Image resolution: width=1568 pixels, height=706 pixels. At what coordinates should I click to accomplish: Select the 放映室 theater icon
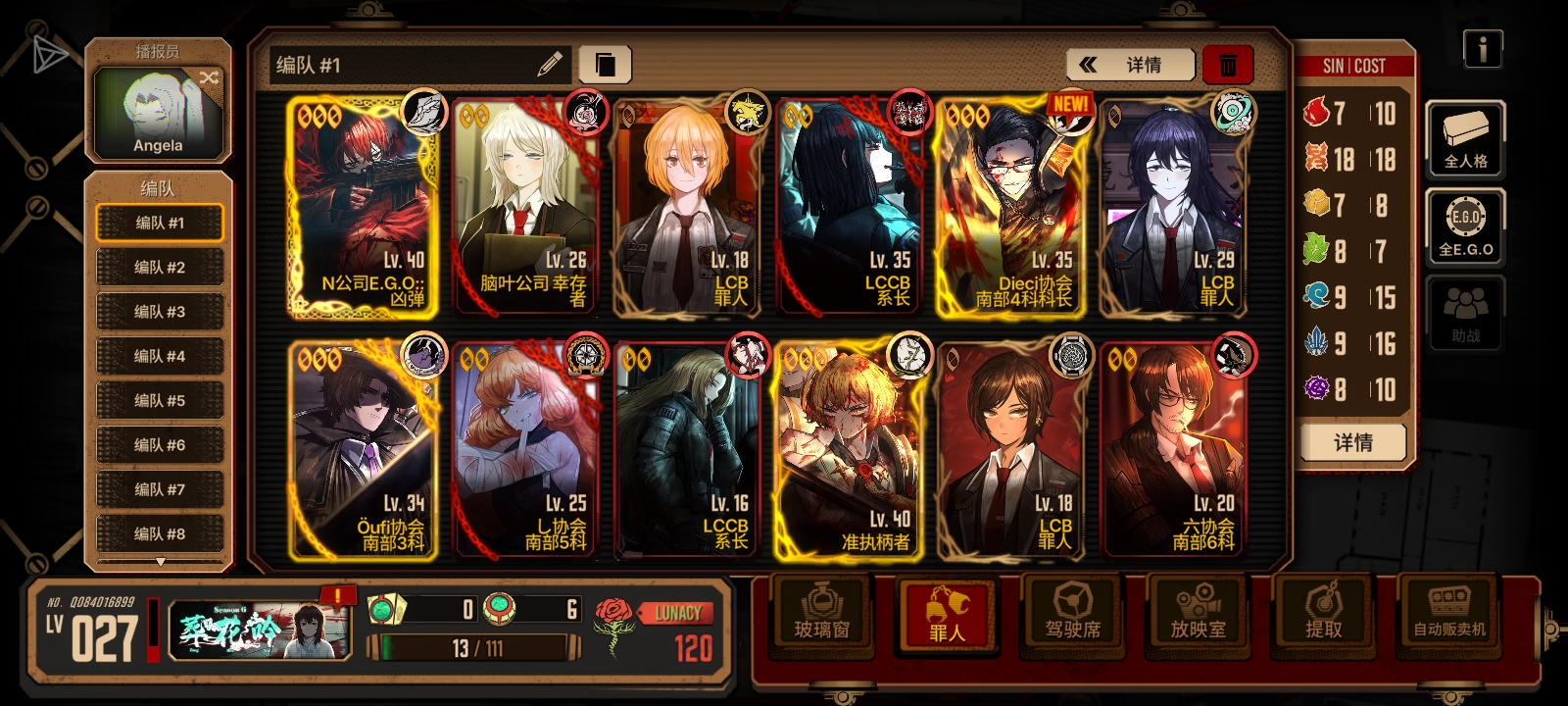pos(1198,618)
